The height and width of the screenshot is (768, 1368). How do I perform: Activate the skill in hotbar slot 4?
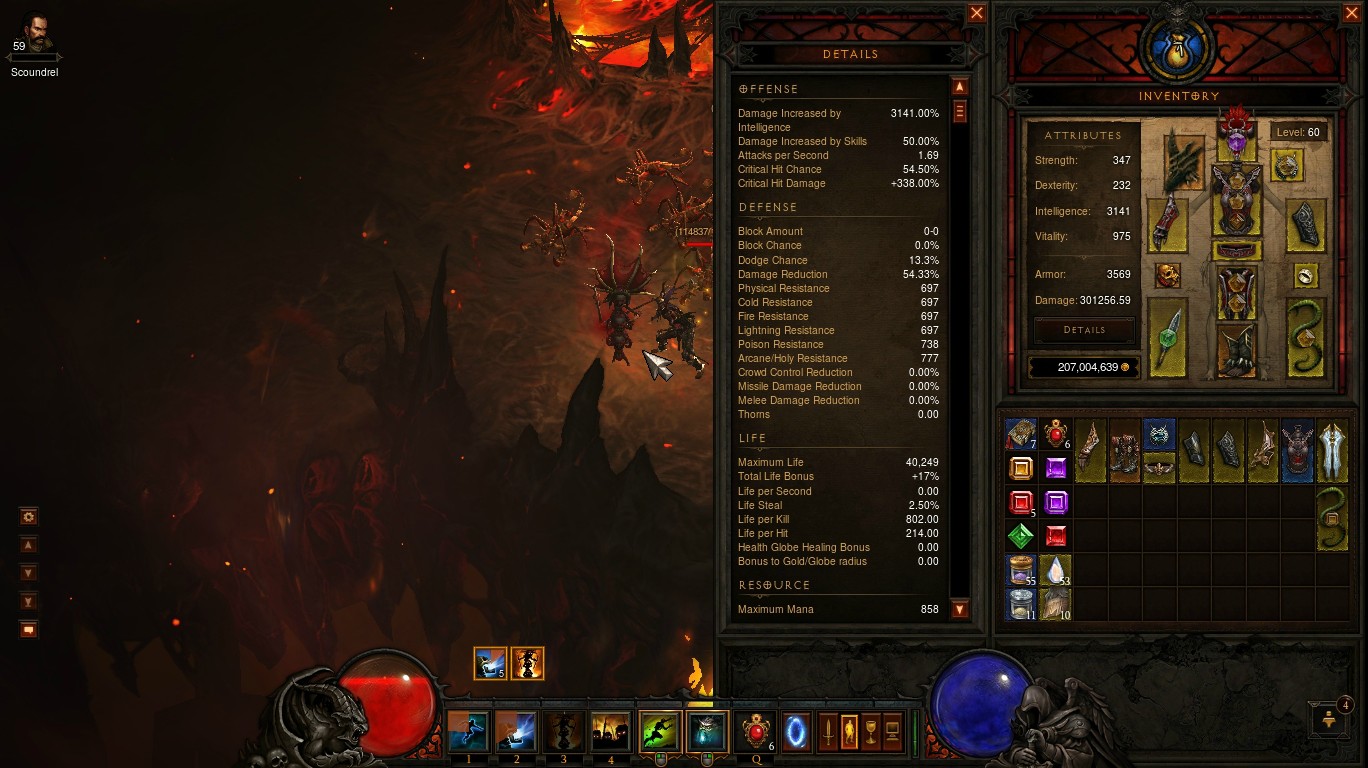point(610,732)
